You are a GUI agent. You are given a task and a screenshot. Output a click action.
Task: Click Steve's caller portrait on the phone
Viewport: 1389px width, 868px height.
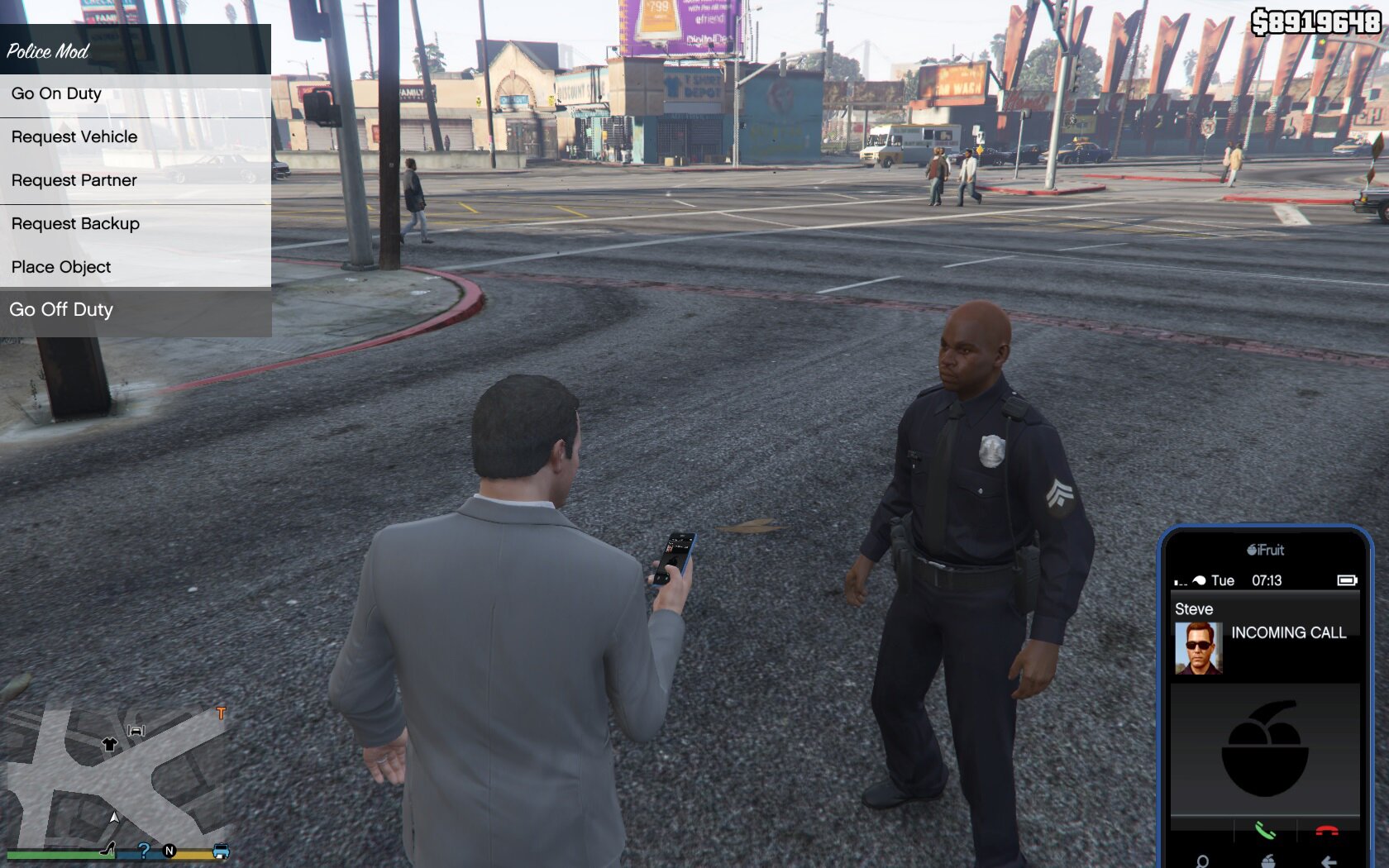1198,648
